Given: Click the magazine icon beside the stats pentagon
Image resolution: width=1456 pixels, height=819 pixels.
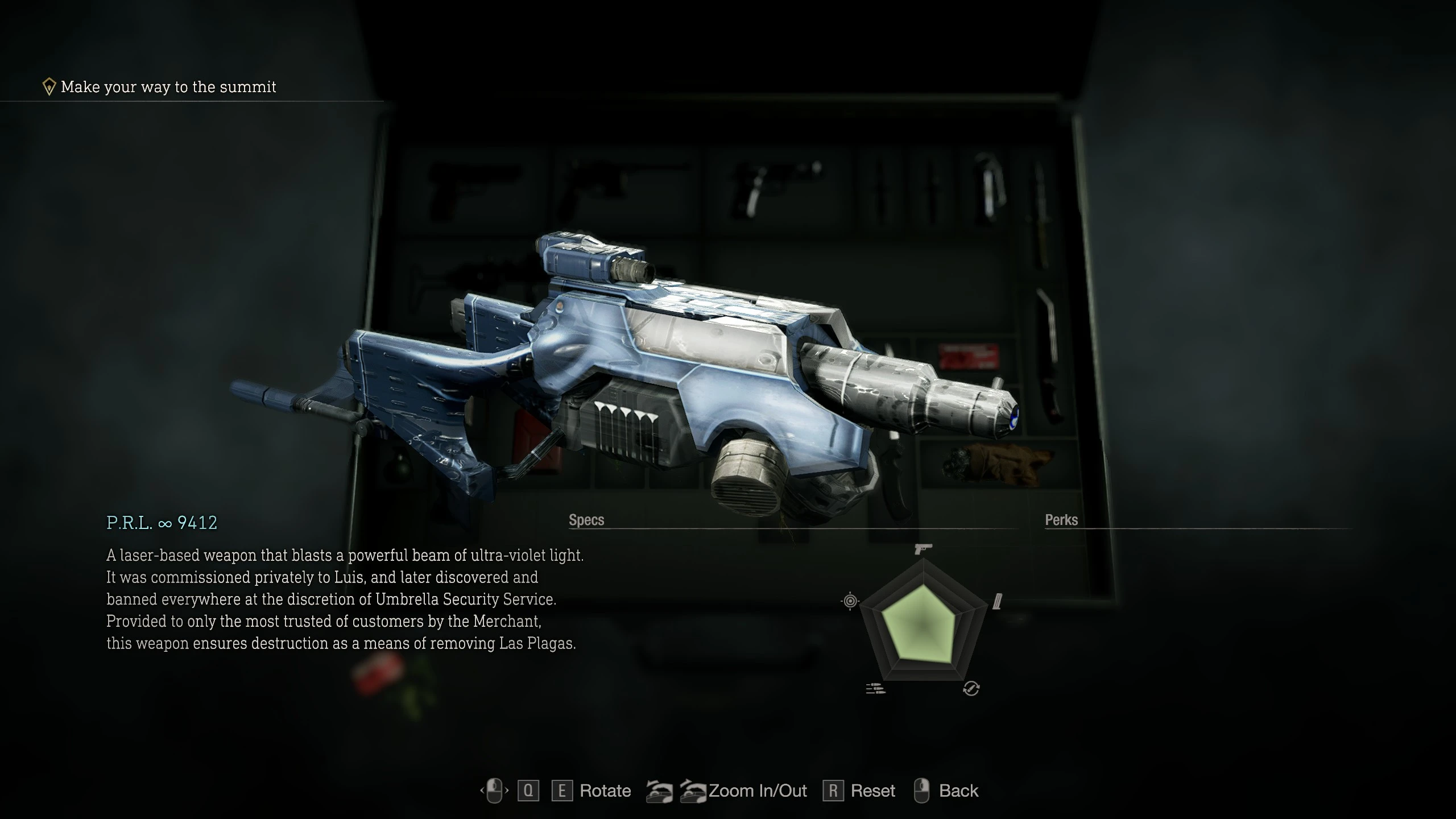Looking at the screenshot, I should click(997, 601).
